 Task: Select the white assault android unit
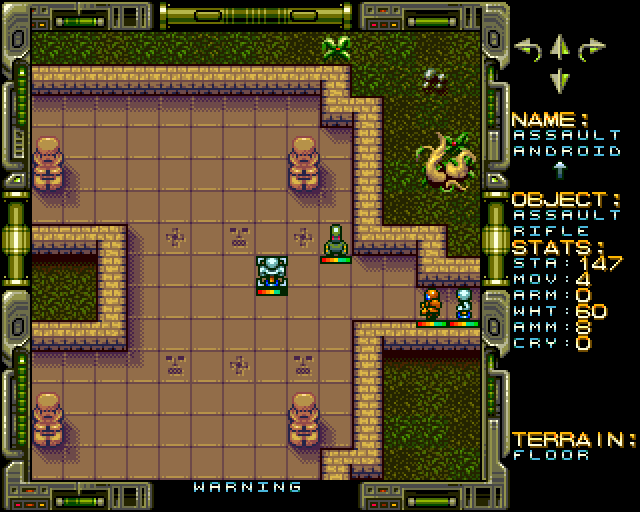pos(271,272)
